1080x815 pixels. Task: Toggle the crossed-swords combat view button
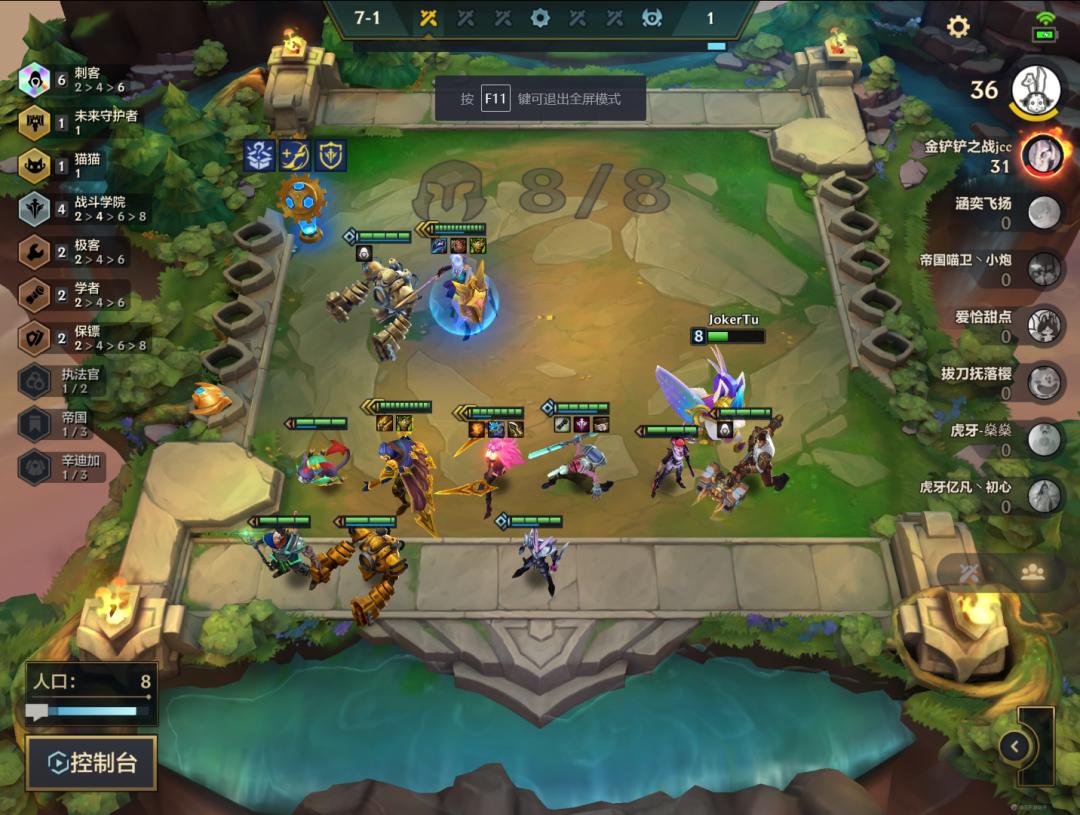pyautogui.click(x=968, y=572)
